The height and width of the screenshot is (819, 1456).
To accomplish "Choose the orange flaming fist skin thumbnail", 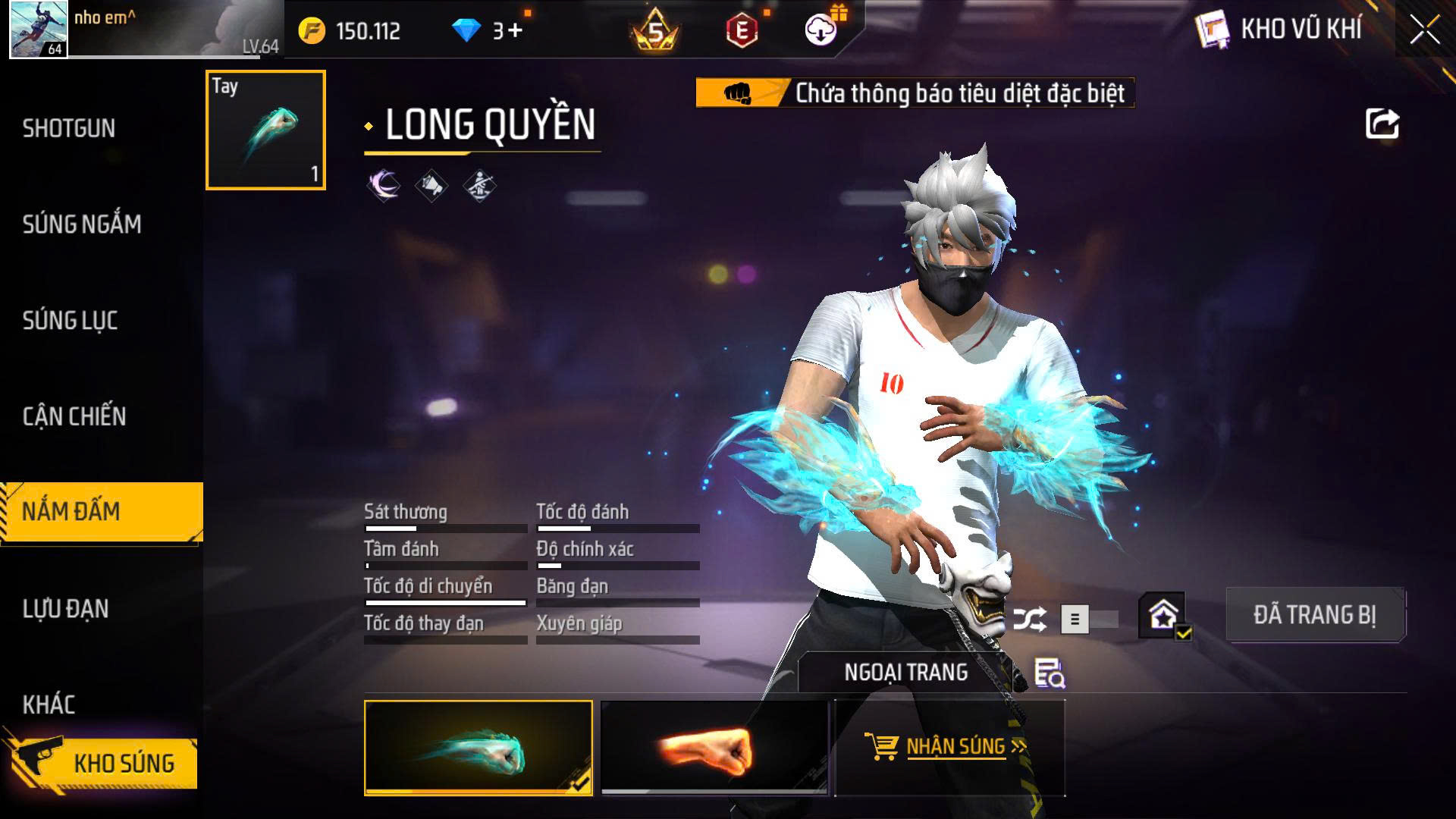I will tap(714, 748).
